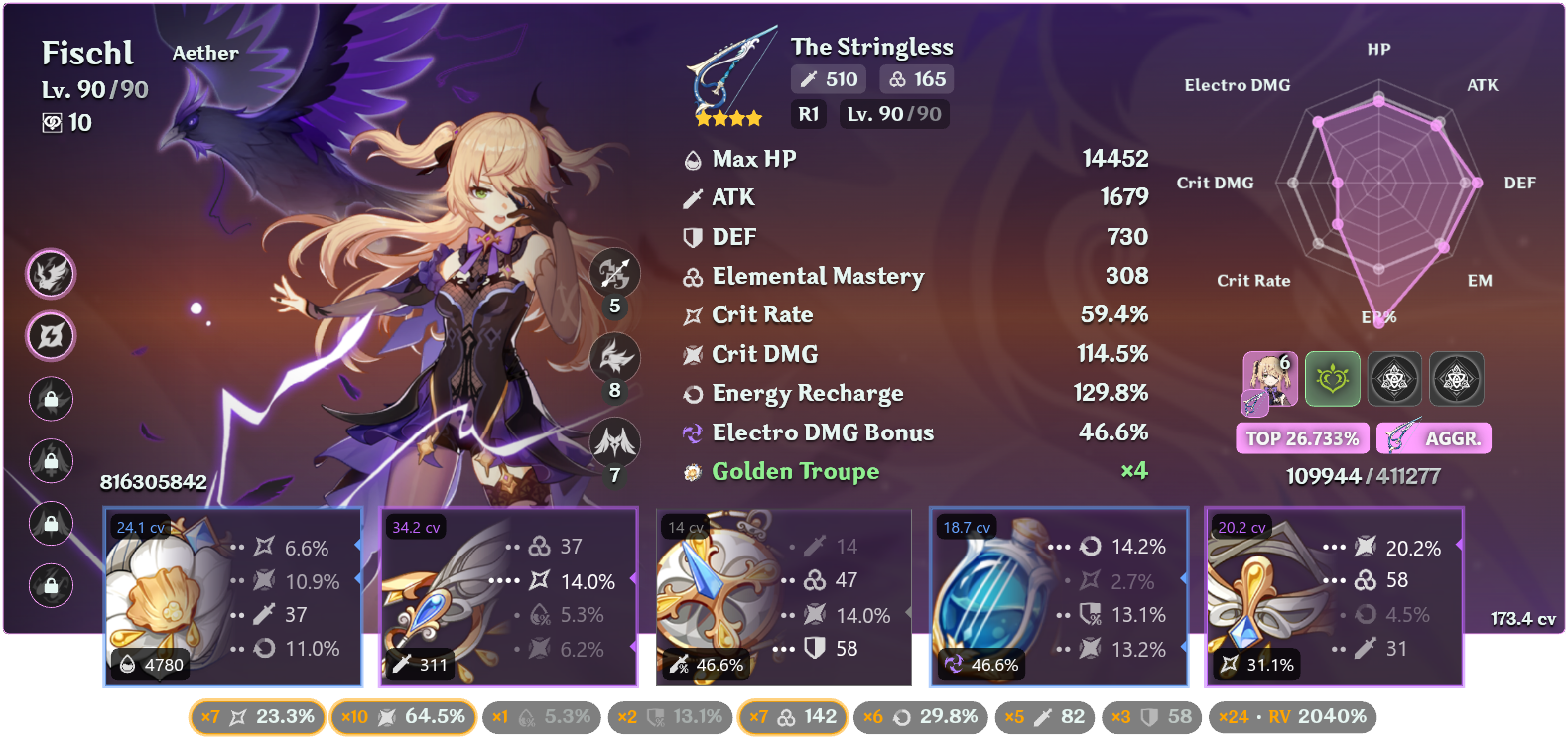This screenshot has width=1568, height=741.
Task: Click the Energy Recharge stat icon
Action: coord(693,393)
